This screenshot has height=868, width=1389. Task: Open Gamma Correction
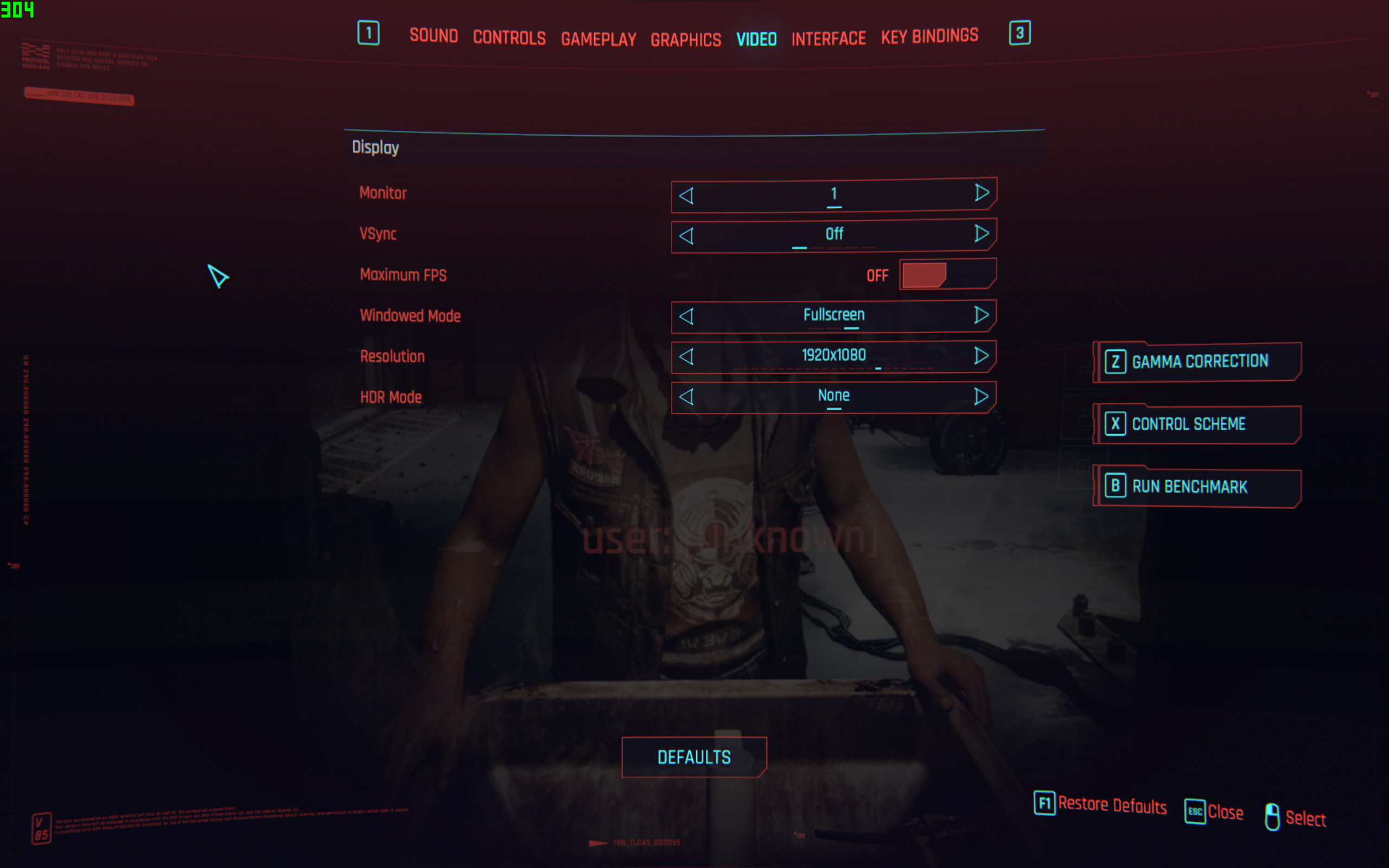click(x=1199, y=362)
